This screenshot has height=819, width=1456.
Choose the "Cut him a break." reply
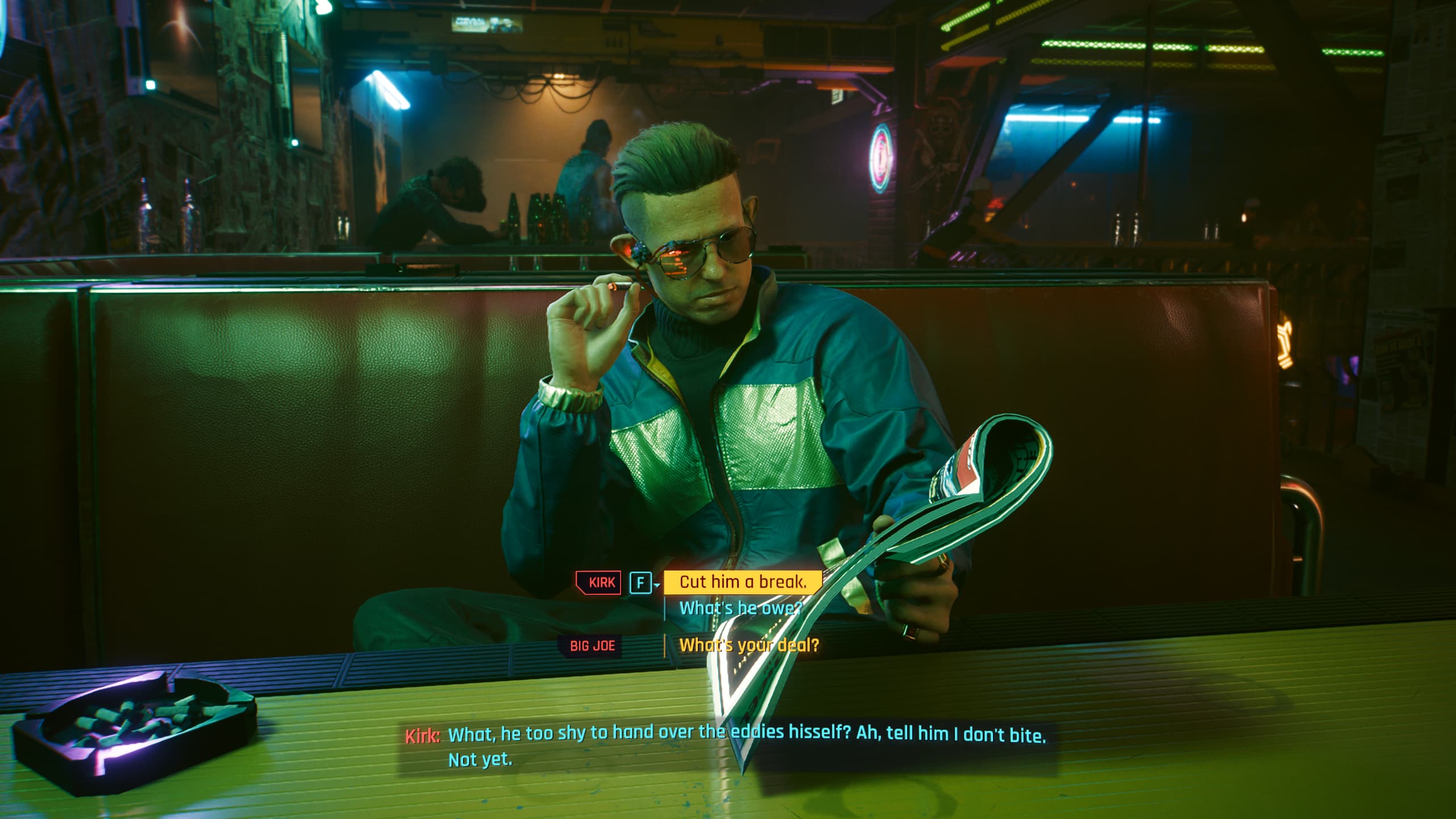743,582
